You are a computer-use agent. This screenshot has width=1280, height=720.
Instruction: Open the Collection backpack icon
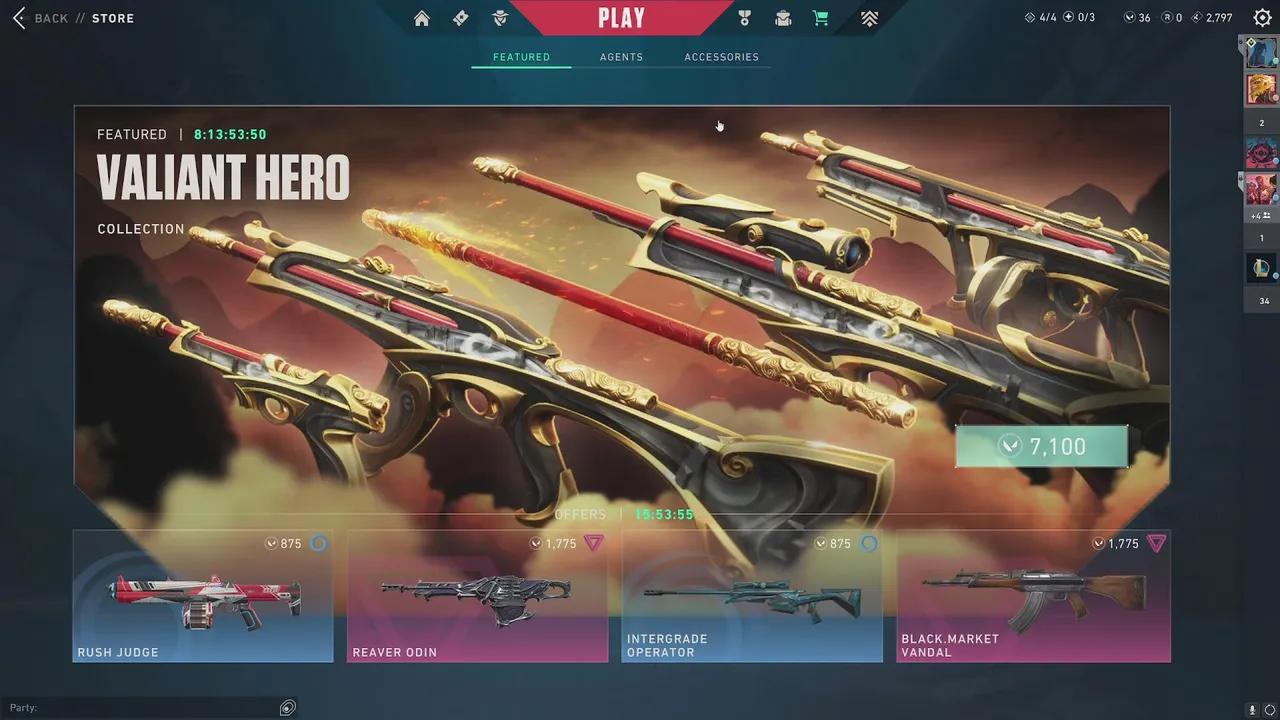[783, 18]
